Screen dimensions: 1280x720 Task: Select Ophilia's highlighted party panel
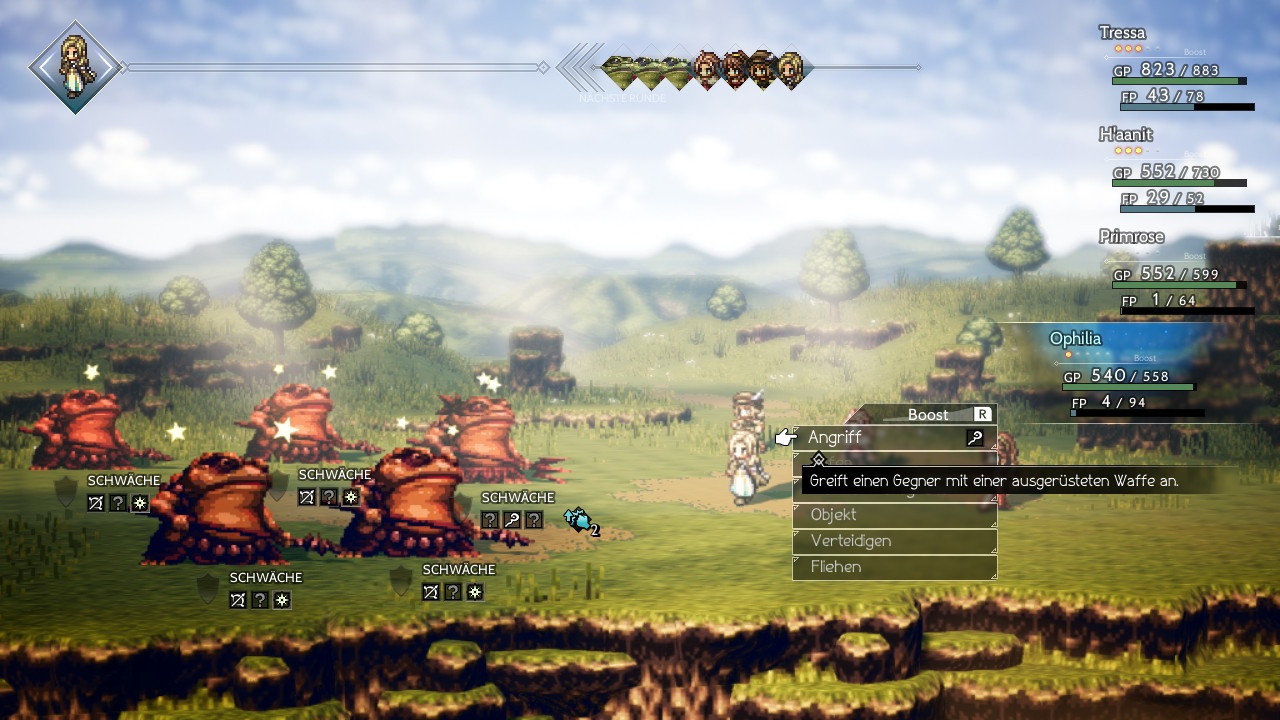1135,372
